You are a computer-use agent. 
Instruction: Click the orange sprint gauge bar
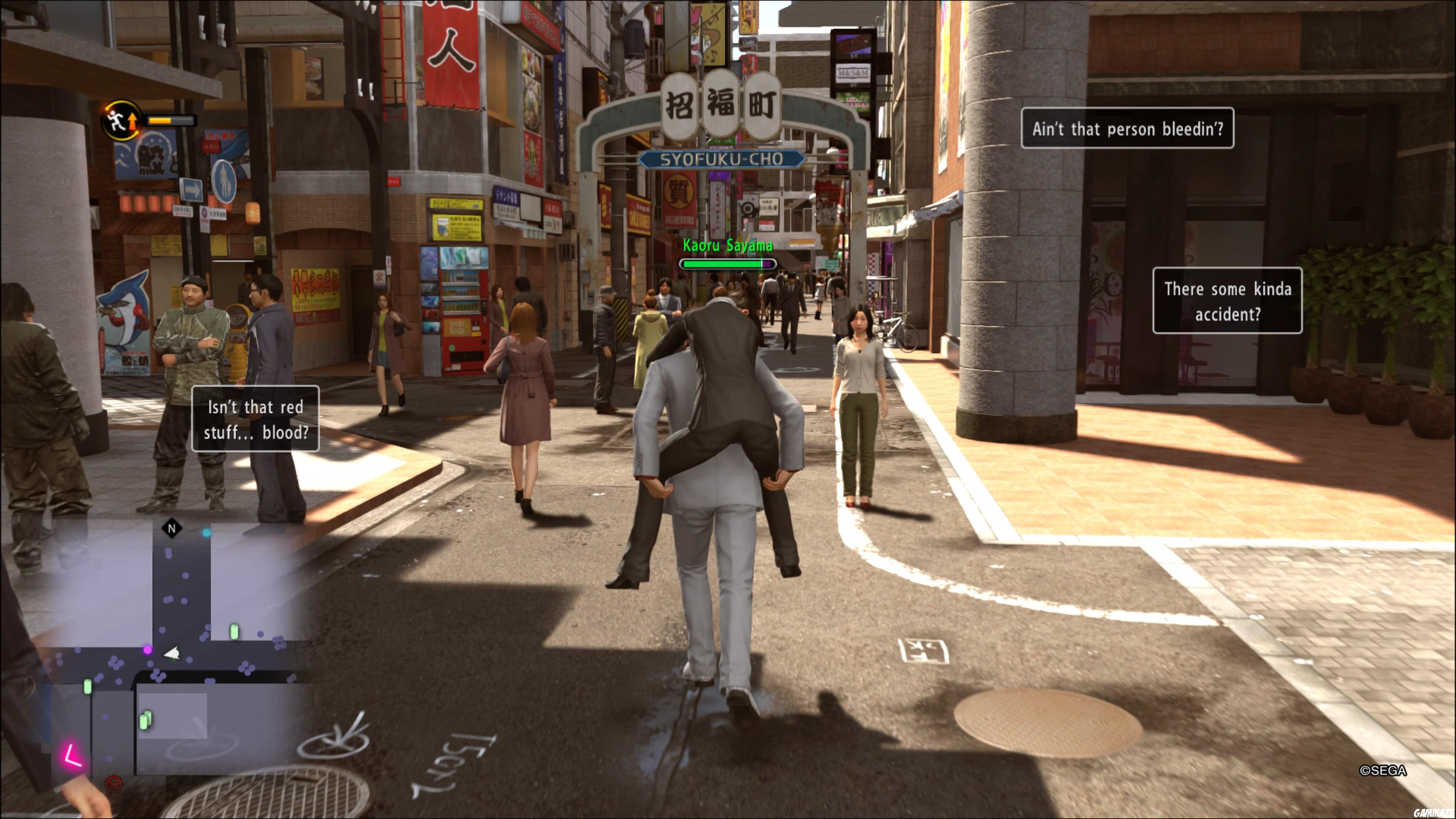point(161,121)
